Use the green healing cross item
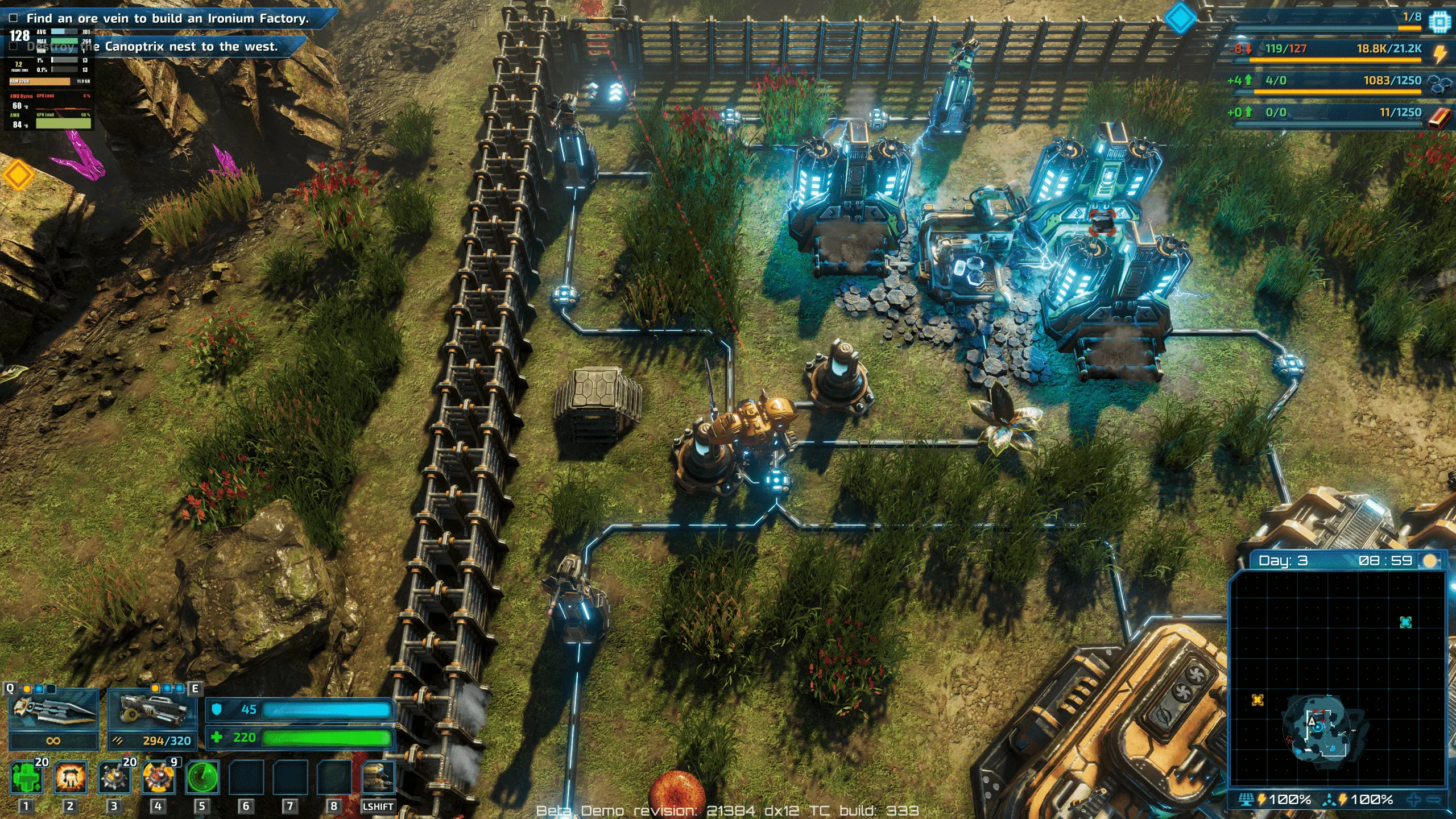Screen dimensions: 1456x819 click(x=27, y=778)
